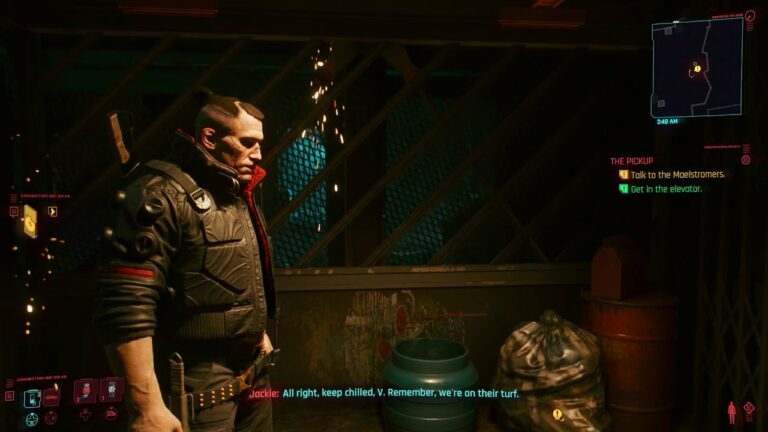Open The Pickup quest tracker
The height and width of the screenshot is (432, 768).
click(632, 160)
